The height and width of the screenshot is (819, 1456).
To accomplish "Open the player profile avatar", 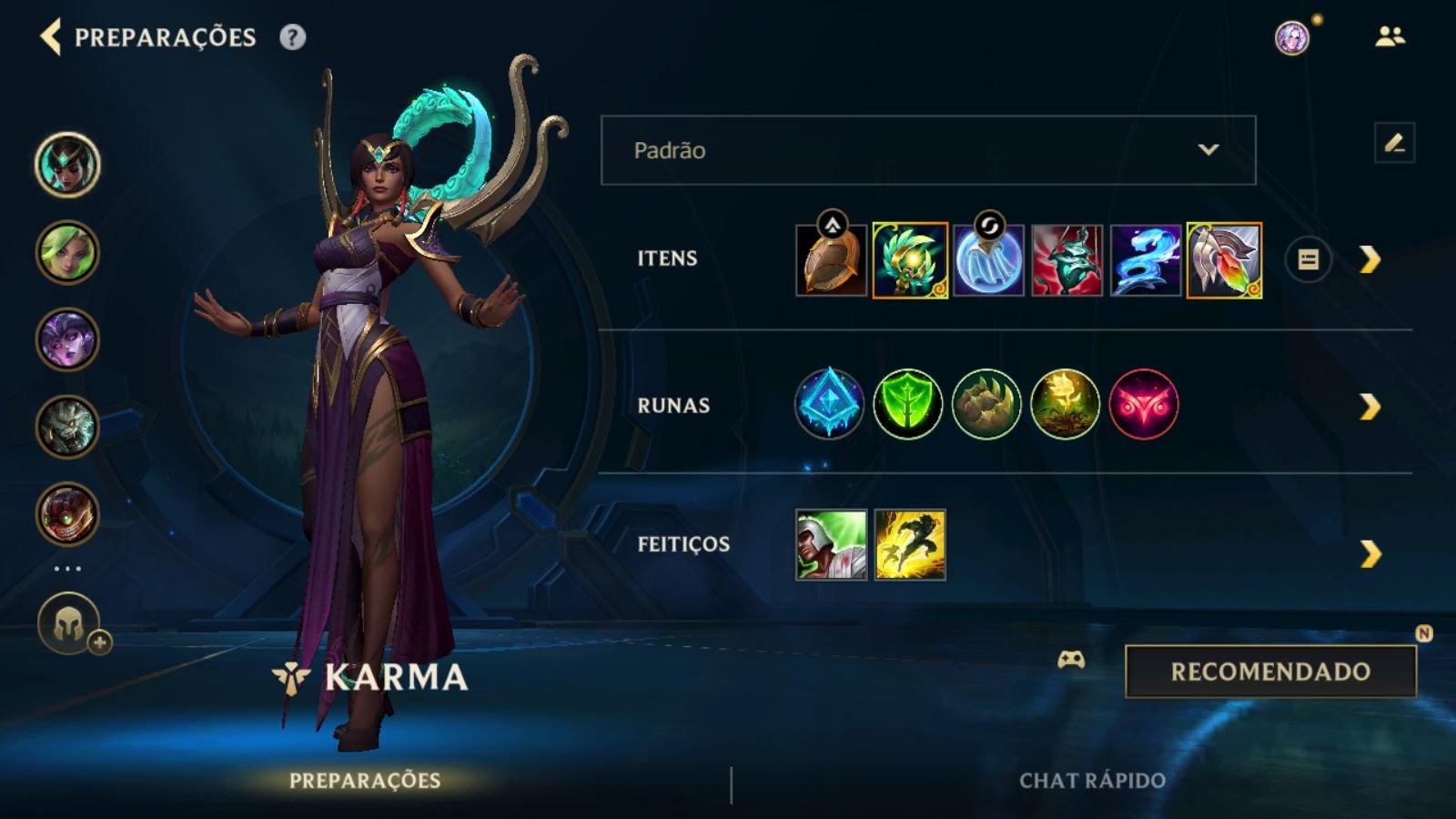I will (1291, 38).
